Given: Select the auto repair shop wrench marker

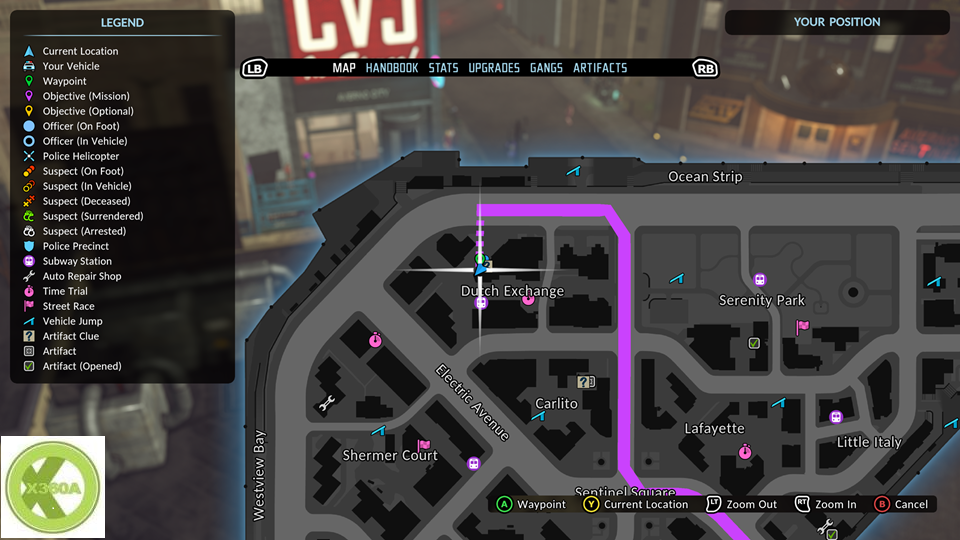Looking at the screenshot, I should click(x=326, y=404).
